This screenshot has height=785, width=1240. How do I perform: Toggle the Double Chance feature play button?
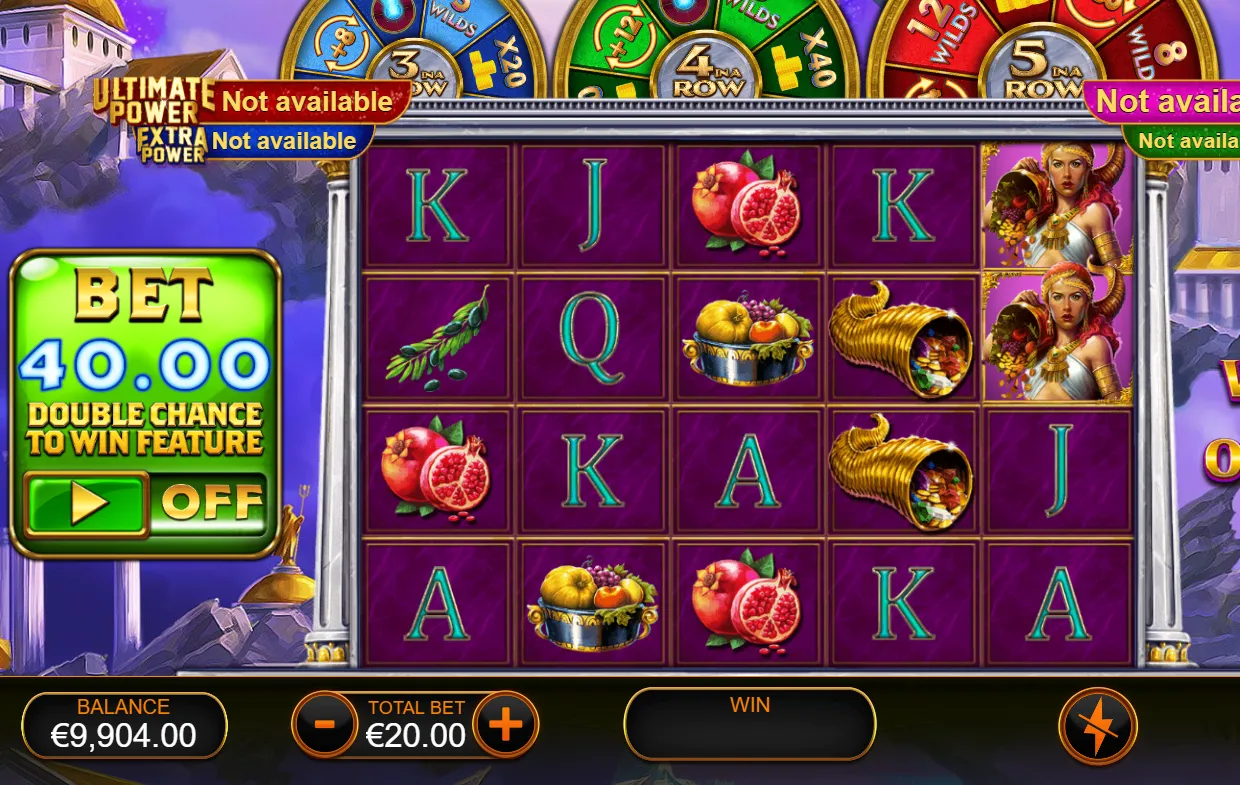click(87, 503)
